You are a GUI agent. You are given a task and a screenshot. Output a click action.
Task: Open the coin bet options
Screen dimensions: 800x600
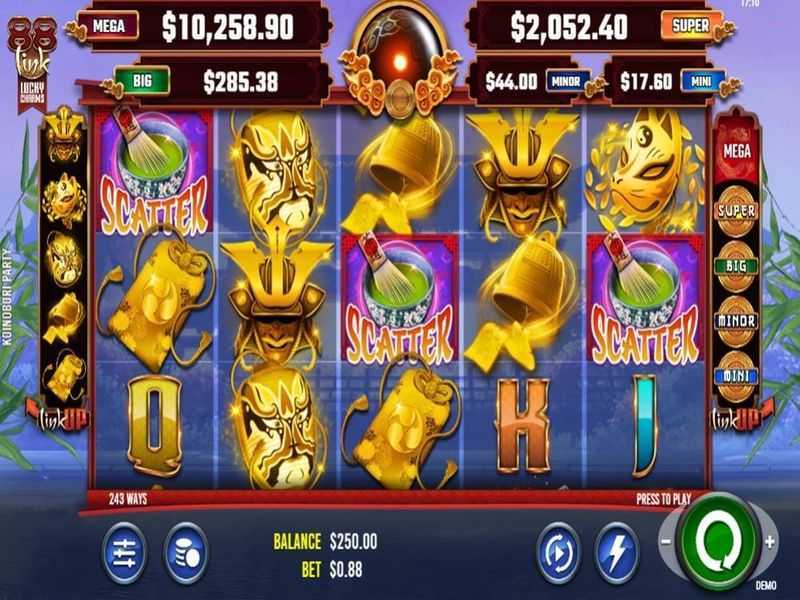(186, 551)
